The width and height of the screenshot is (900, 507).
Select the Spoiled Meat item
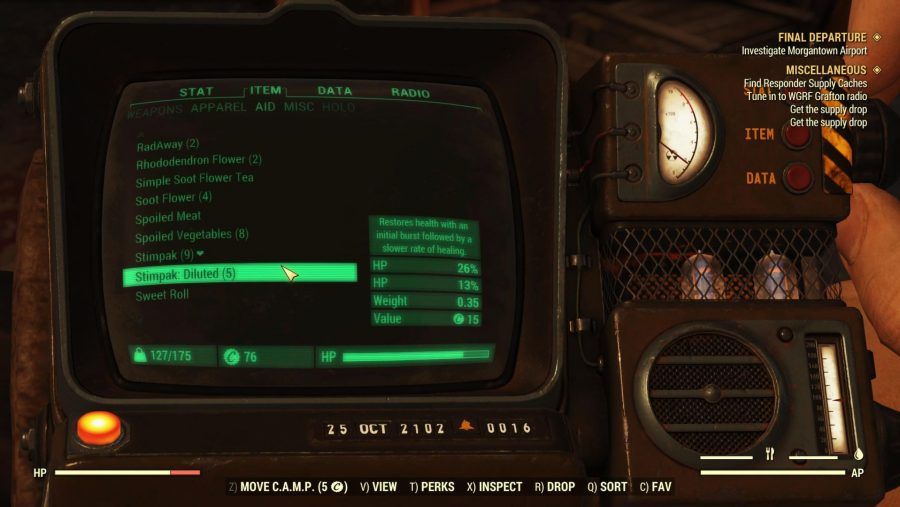(168, 216)
